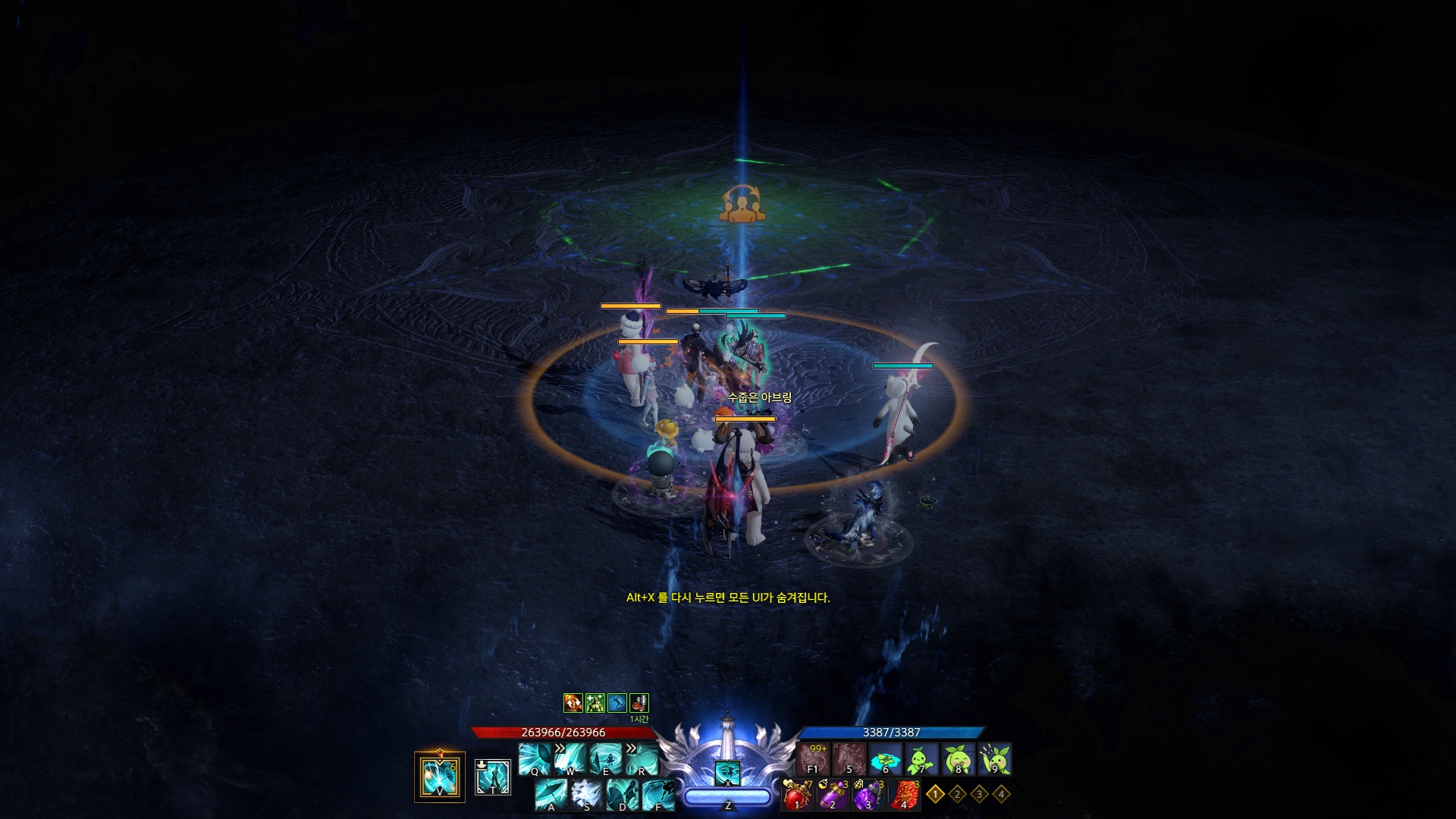Activate the E slot whirlwind skill
Viewport: 1456px width, 819px height.
(x=607, y=758)
